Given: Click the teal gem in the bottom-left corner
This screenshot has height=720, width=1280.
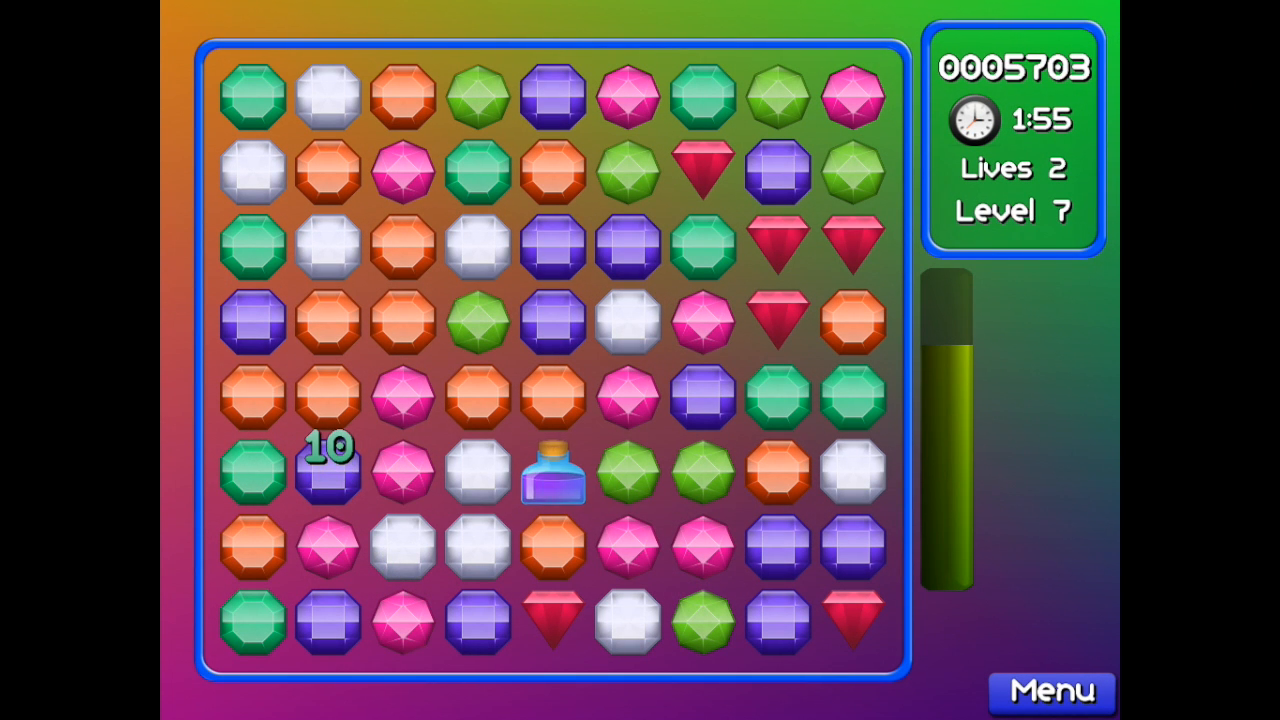Looking at the screenshot, I should 252,622.
